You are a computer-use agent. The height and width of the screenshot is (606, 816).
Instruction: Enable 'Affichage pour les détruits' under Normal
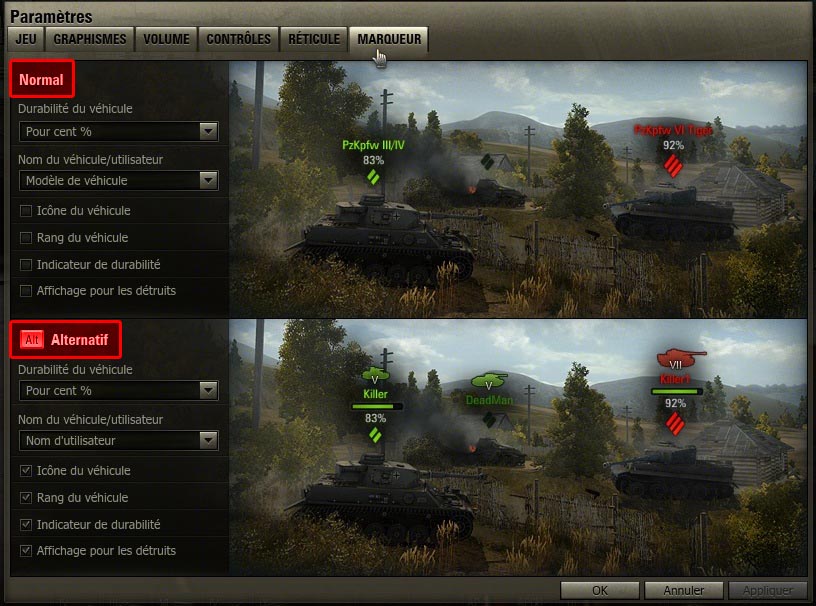(x=26, y=291)
